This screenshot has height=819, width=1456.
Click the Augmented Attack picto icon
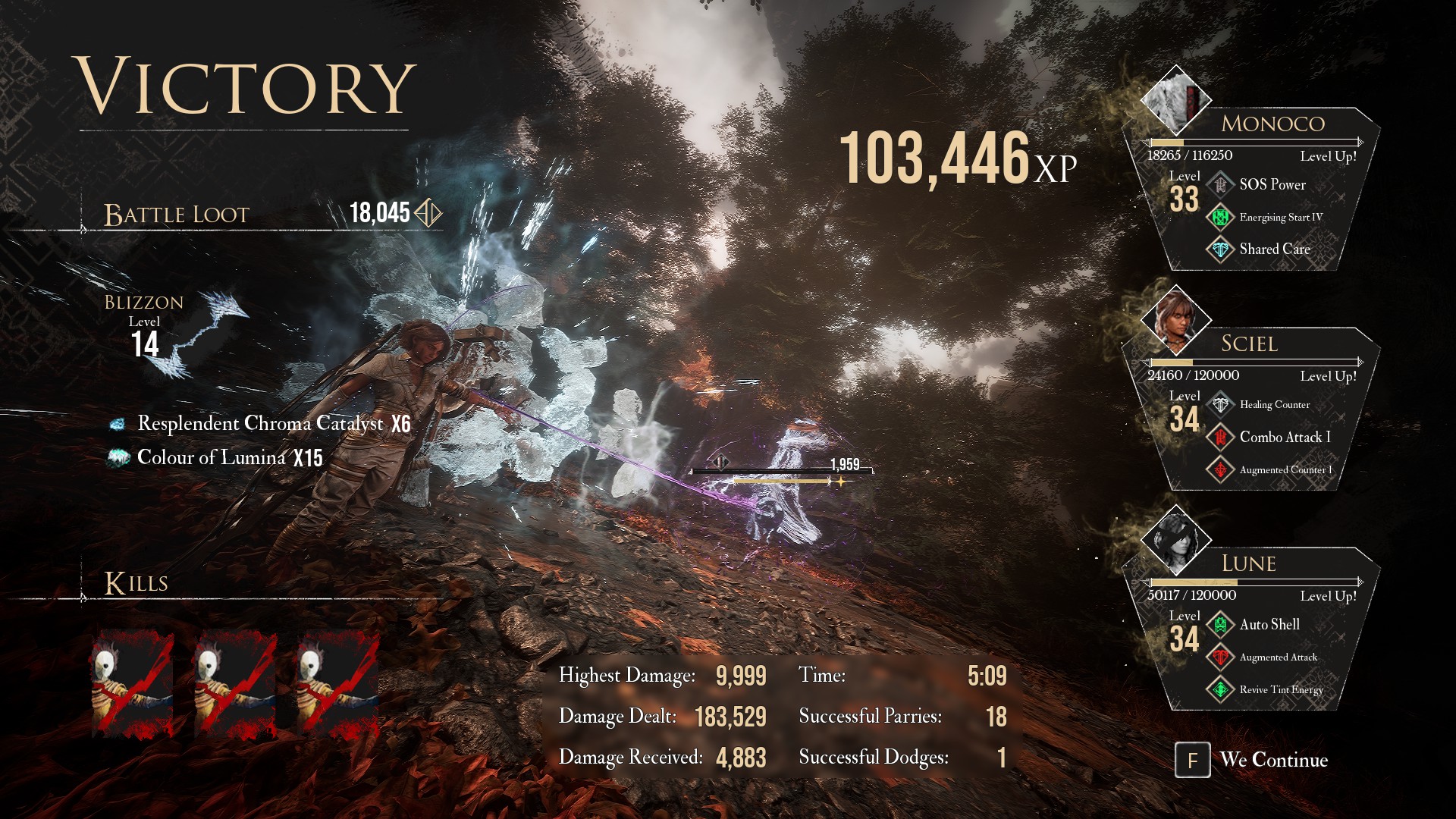[1220, 657]
